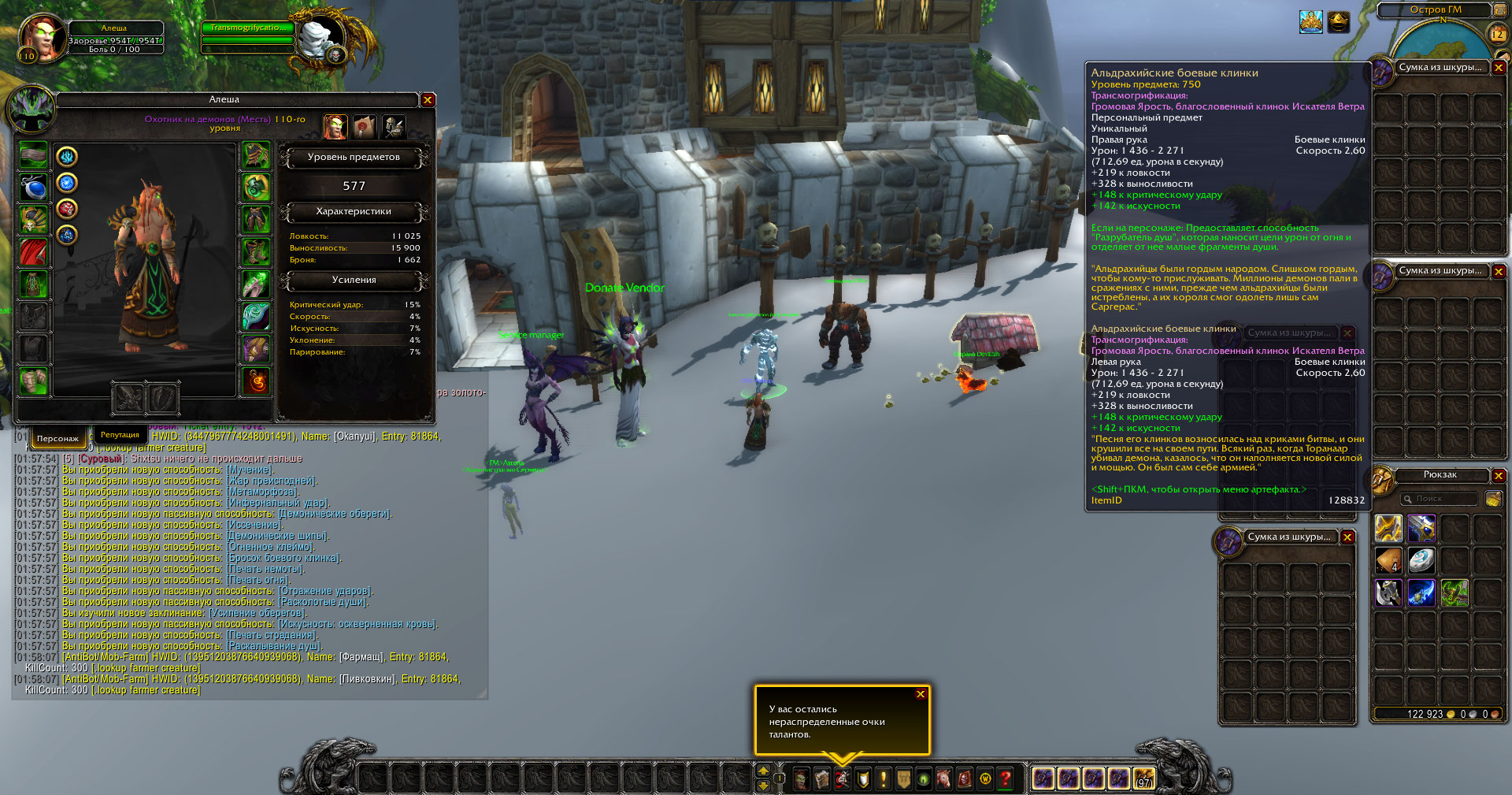This screenshot has width=1512, height=795.
Task: Close the Рюкзак backpack window
Action: pos(1499,476)
